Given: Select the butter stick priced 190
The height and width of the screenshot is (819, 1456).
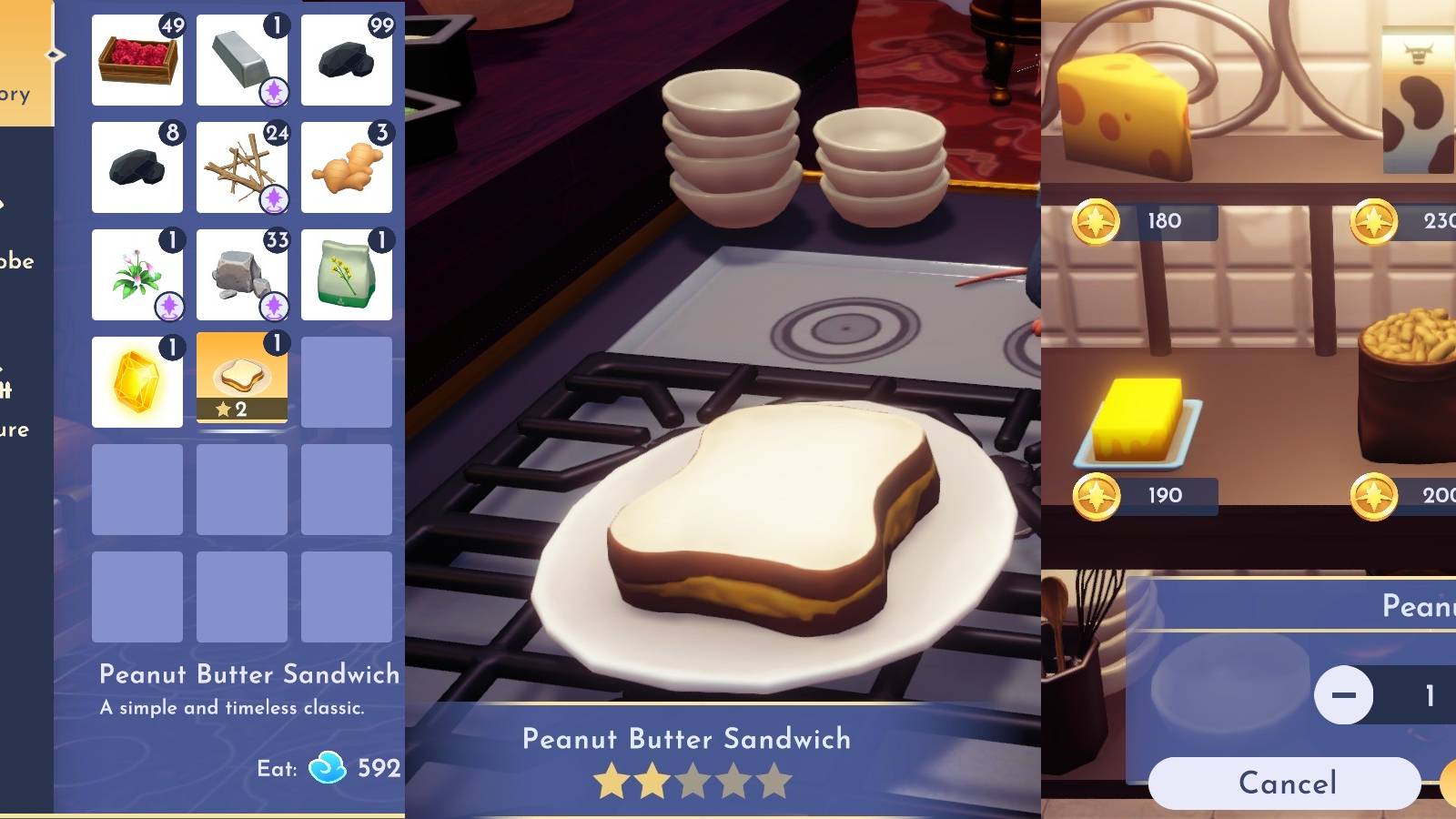Looking at the screenshot, I should tap(1137, 414).
